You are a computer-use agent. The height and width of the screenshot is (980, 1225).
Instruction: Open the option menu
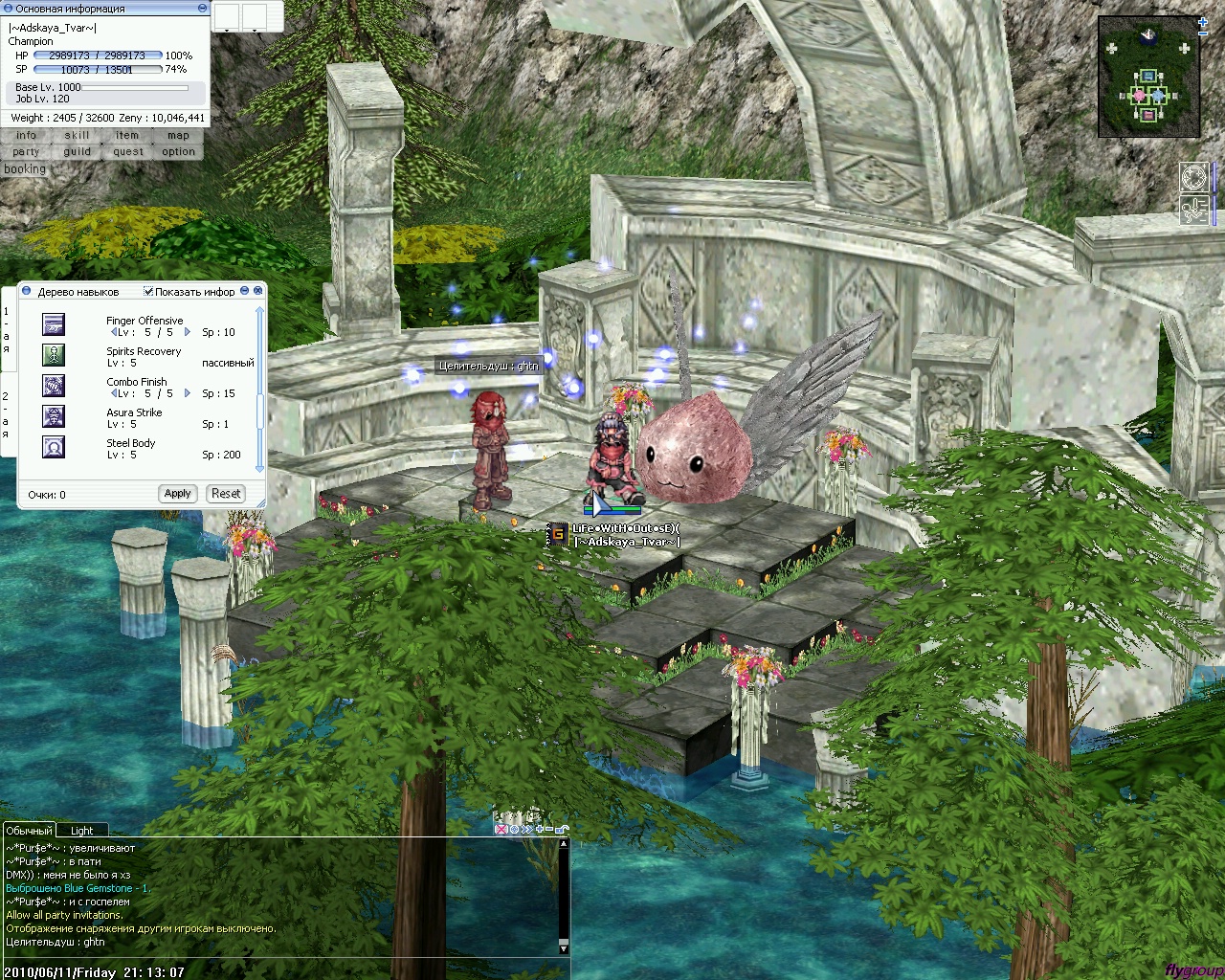178,152
